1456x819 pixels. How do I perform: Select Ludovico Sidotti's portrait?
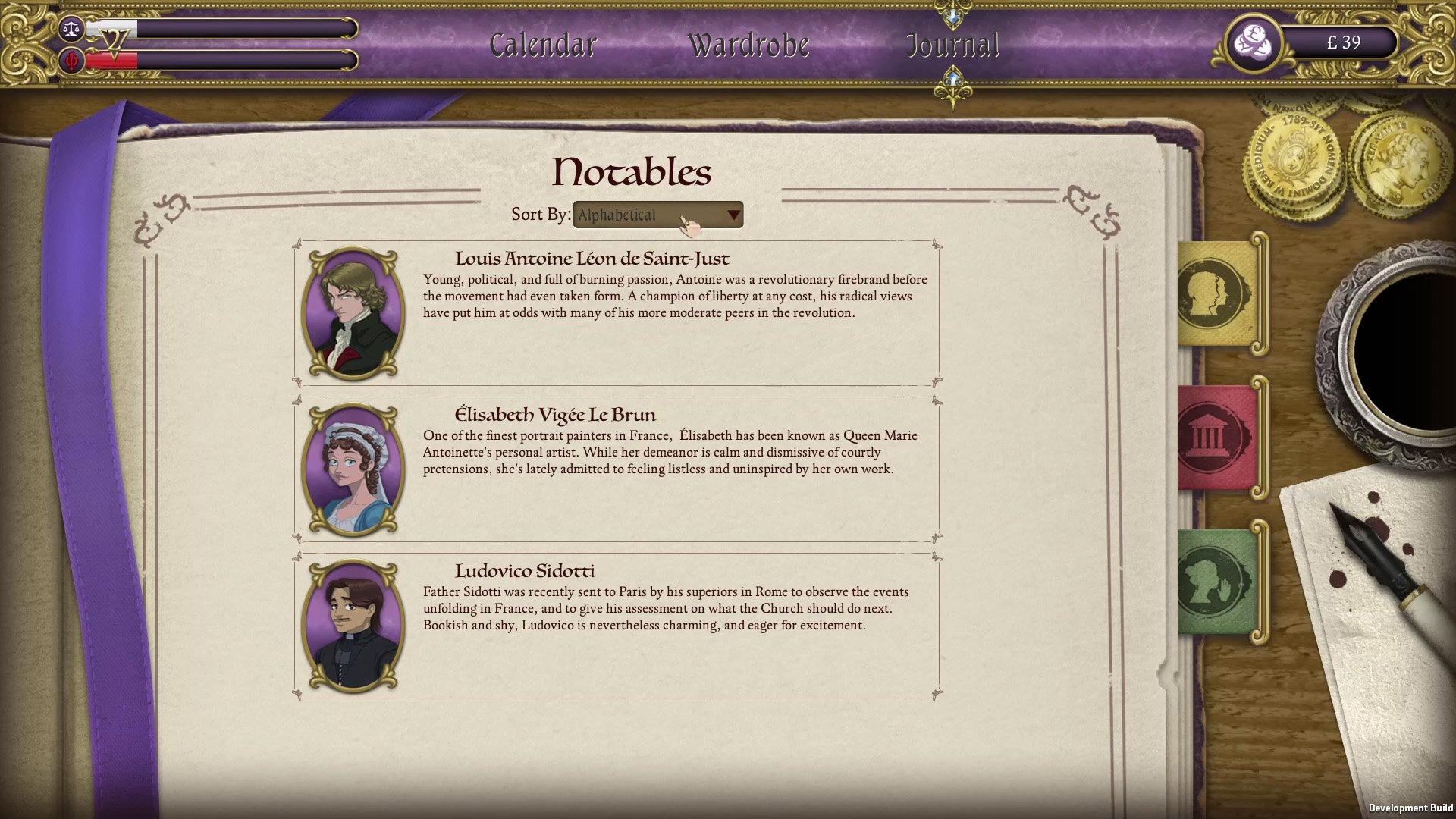click(352, 625)
